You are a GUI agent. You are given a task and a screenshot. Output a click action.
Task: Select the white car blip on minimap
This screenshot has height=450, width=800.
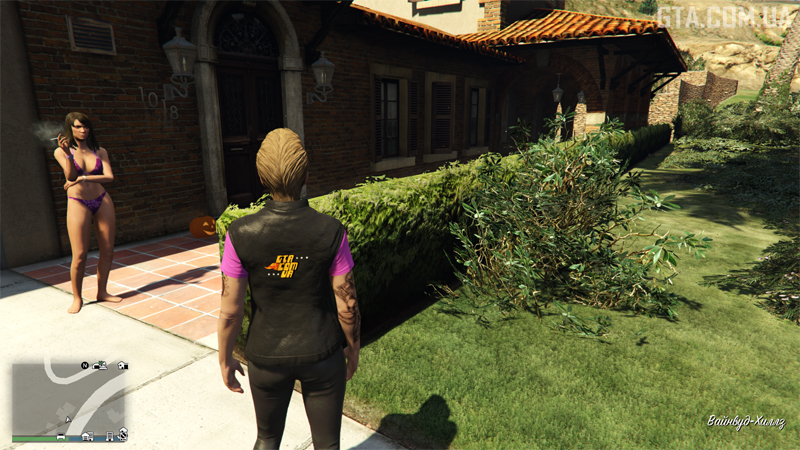62,436
